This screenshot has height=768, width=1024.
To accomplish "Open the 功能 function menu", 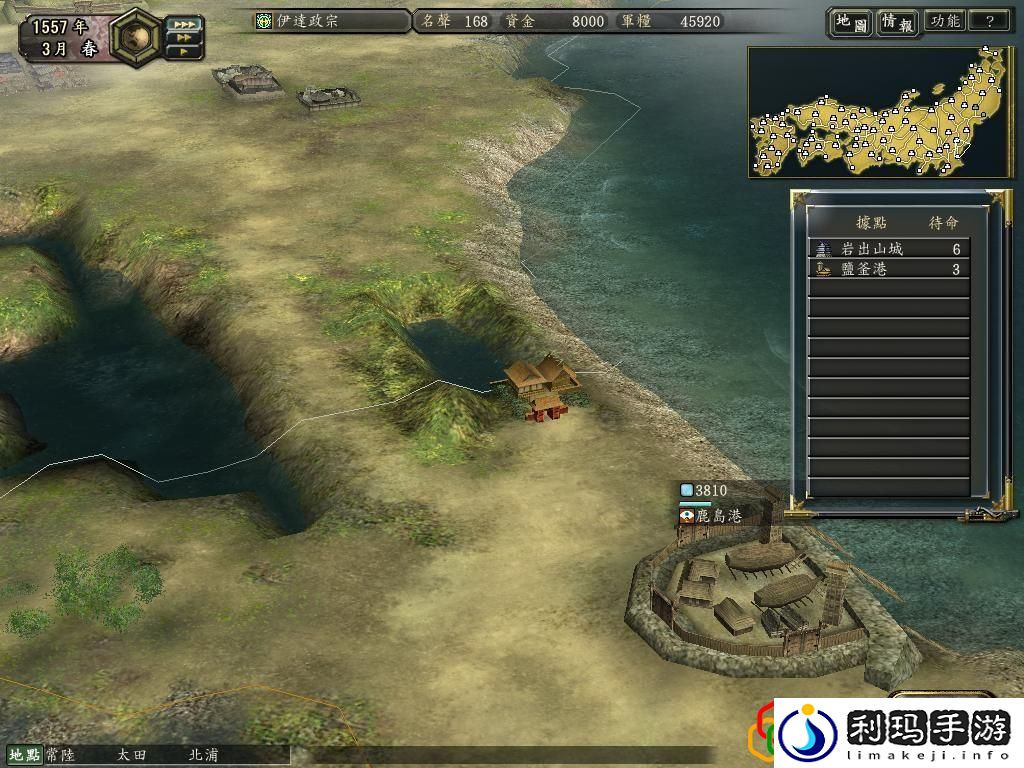I will (945, 21).
